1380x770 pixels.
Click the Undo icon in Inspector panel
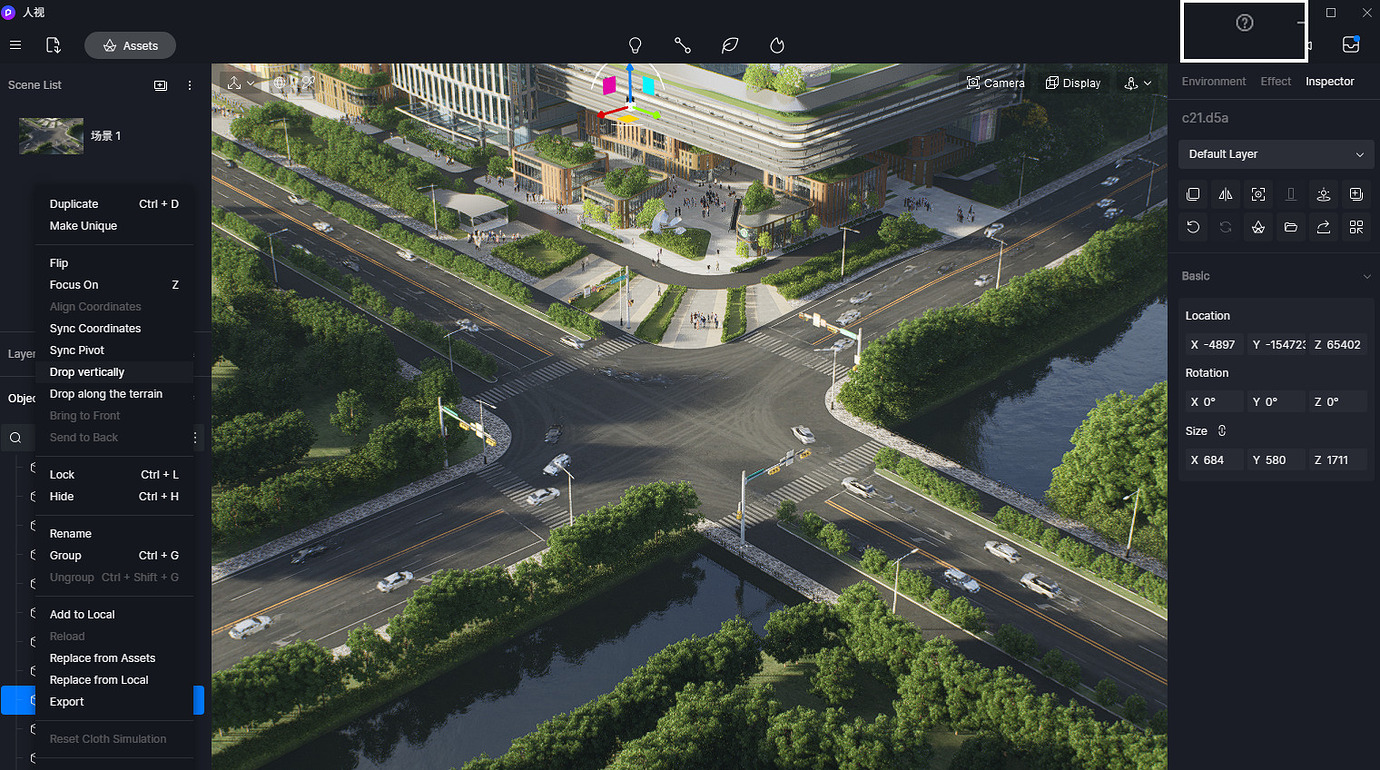1192,227
